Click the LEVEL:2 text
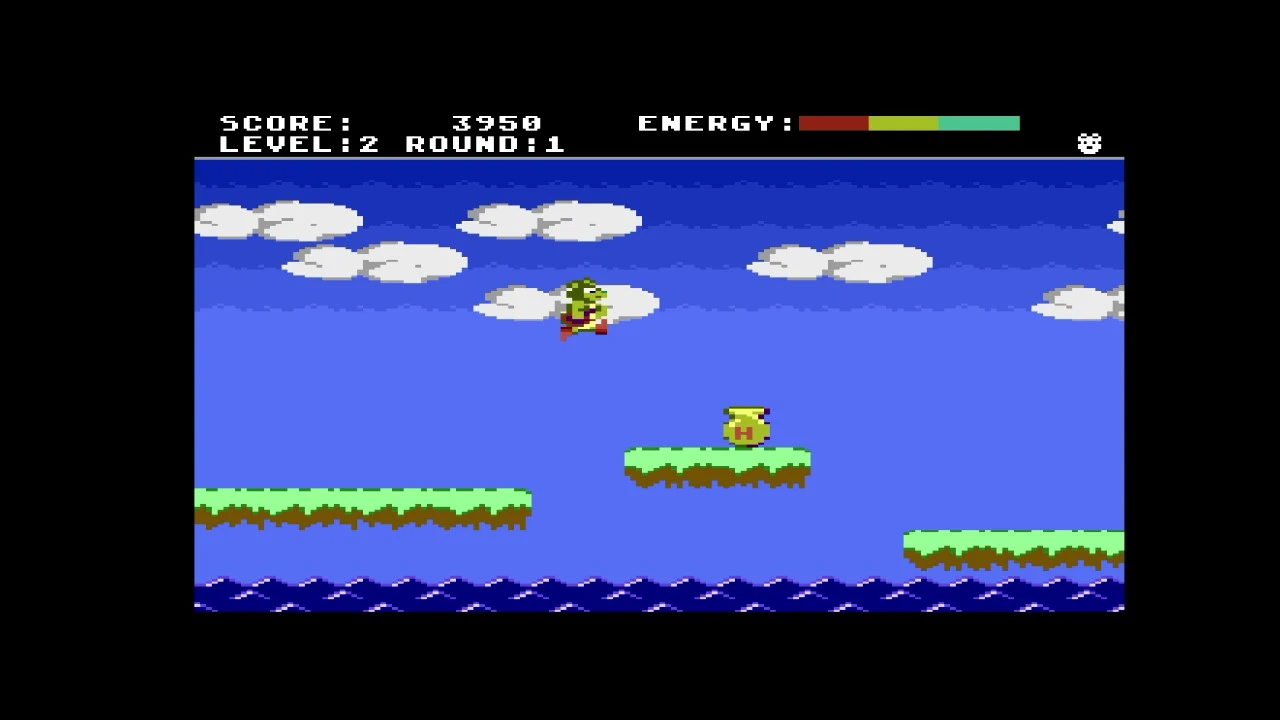This screenshot has width=1280, height=720. (x=300, y=144)
